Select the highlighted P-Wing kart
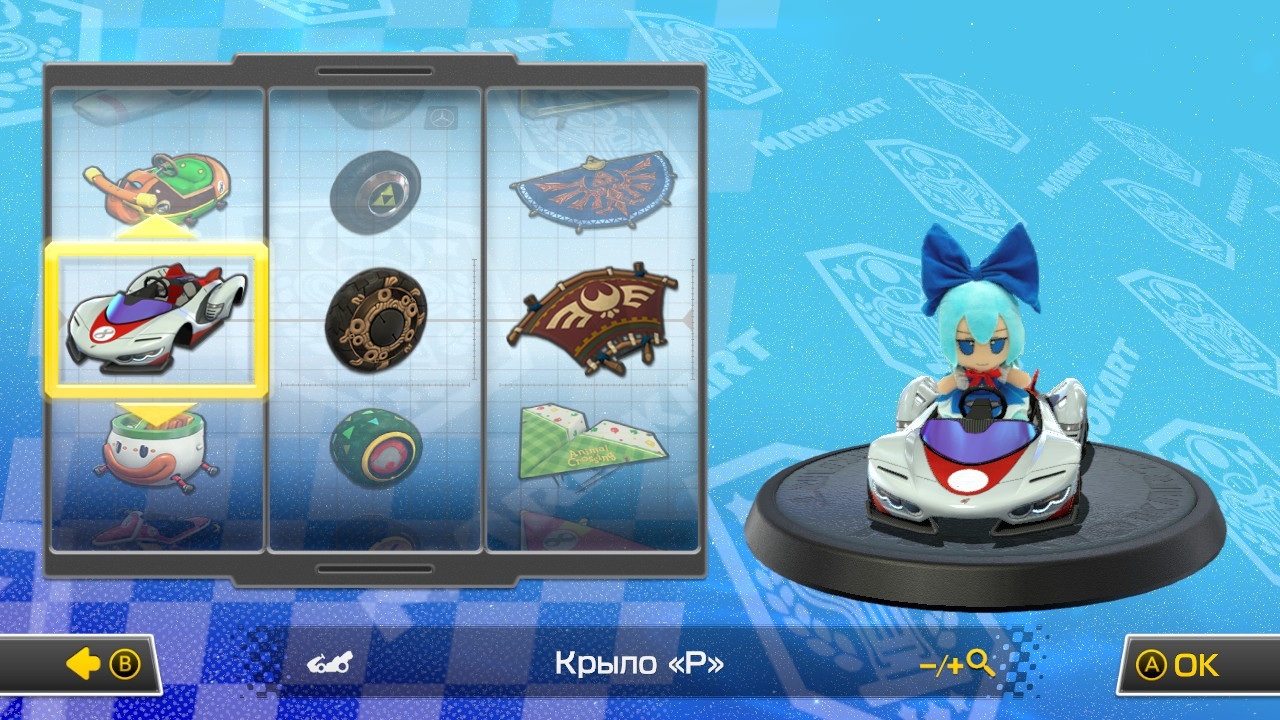Image resolution: width=1280 pixels, height=720 pixels. (160, 320)
